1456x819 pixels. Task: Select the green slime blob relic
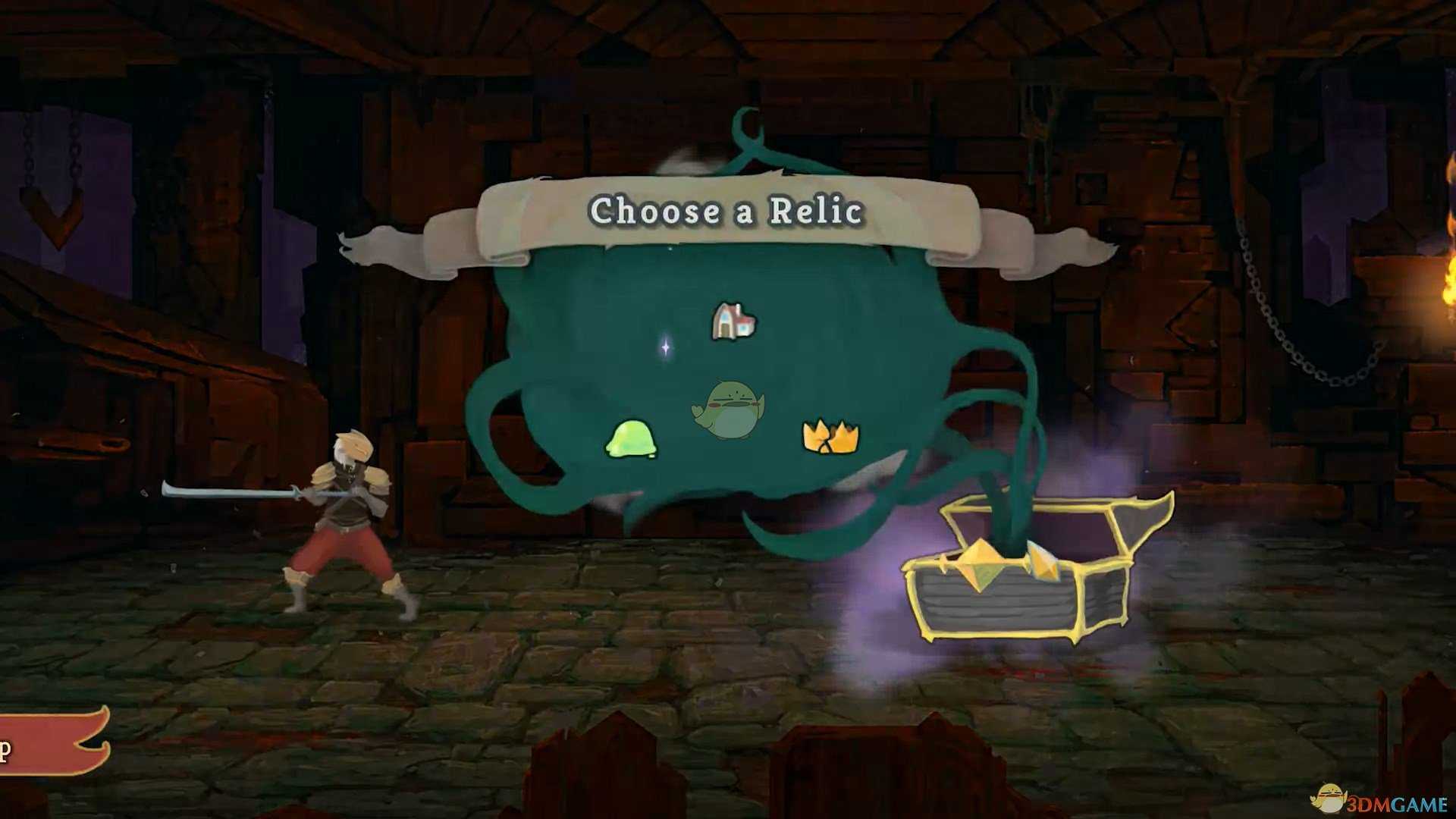pos(631,439)
